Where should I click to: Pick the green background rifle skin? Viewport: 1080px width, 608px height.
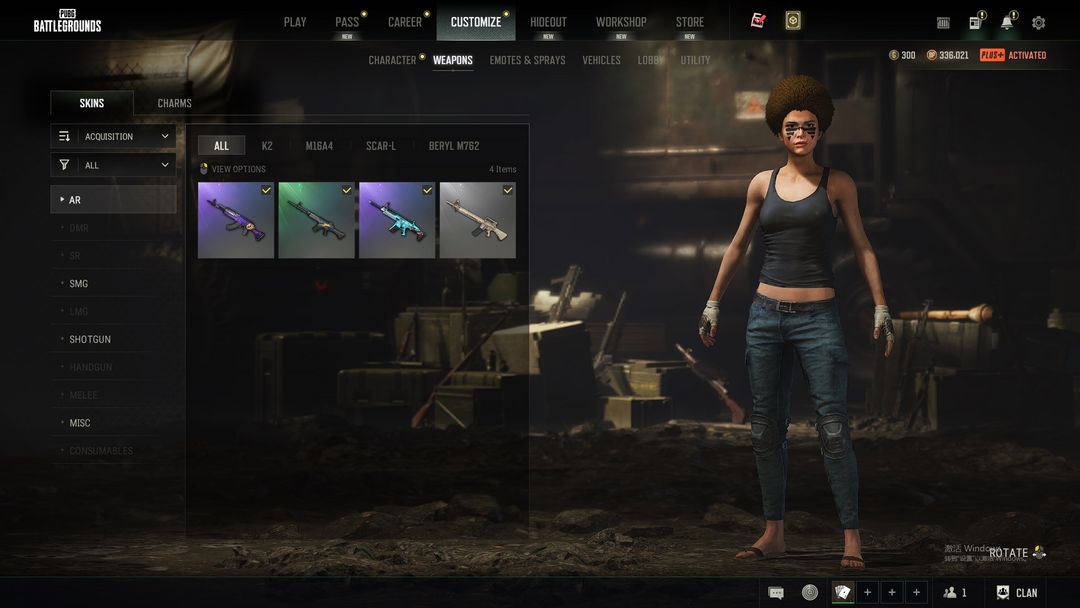coord(316,220)
